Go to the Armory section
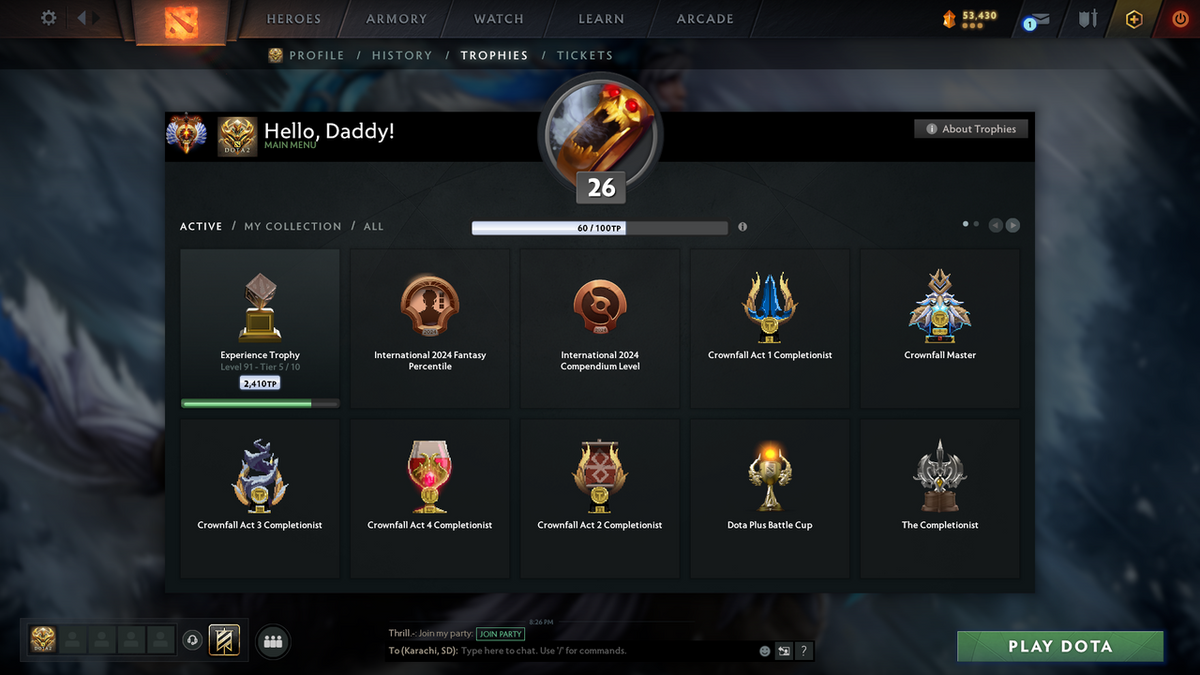Image resolution: width=1200 pixels, height=675 pixels. (x=397, y=19)
